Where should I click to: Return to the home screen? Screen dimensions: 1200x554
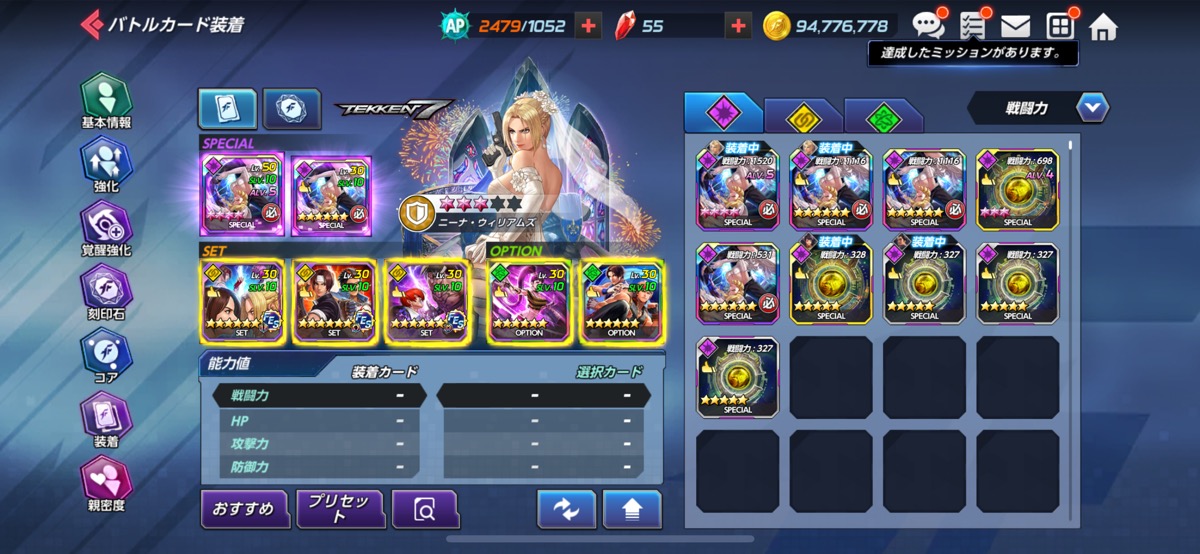pos(1103,27)
